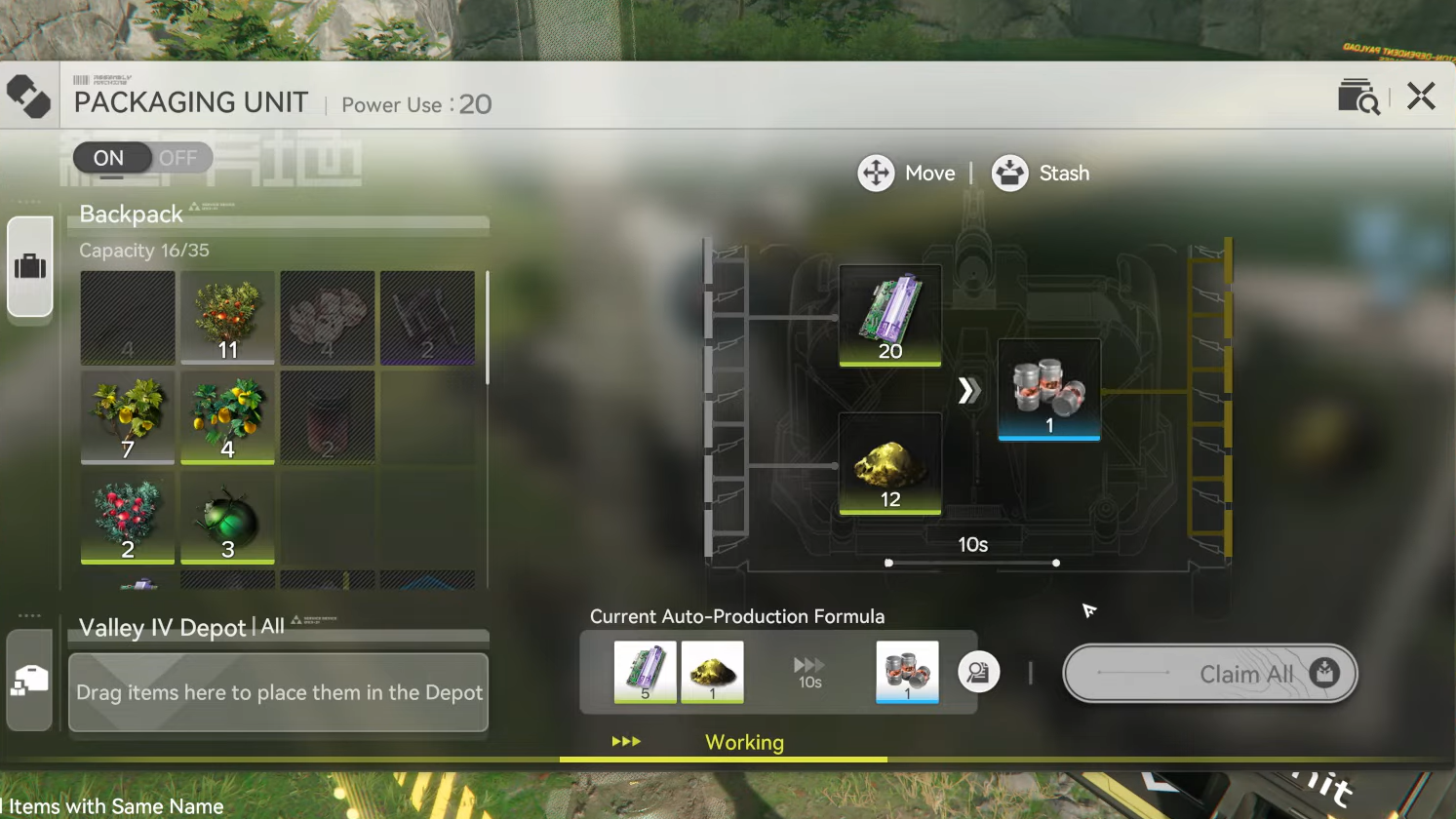Click the Valley IV Depot drop area
This screenshot has height=819, width=1456.
[278, 692]
